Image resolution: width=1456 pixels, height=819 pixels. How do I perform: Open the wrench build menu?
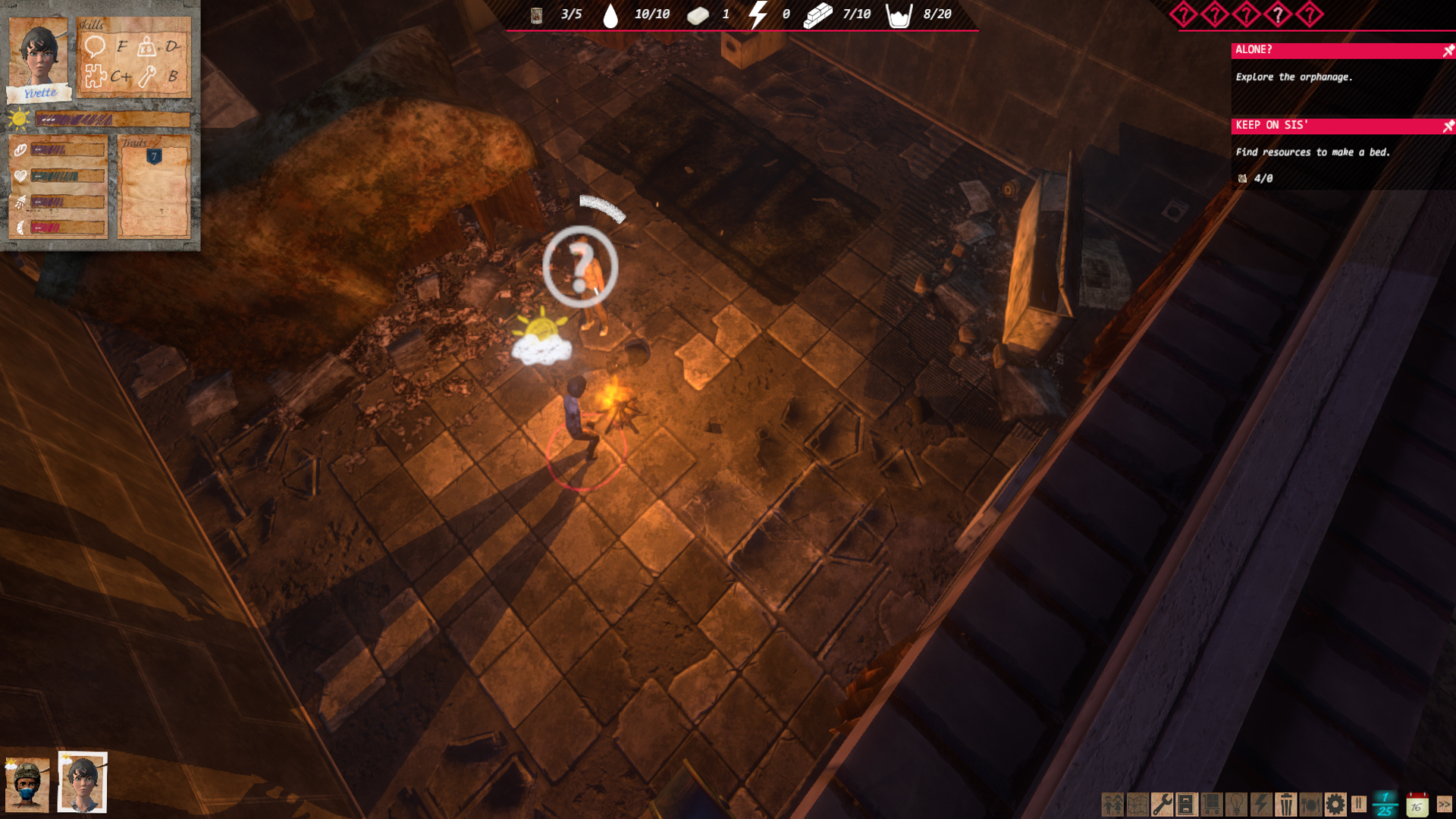point(1162,804)
